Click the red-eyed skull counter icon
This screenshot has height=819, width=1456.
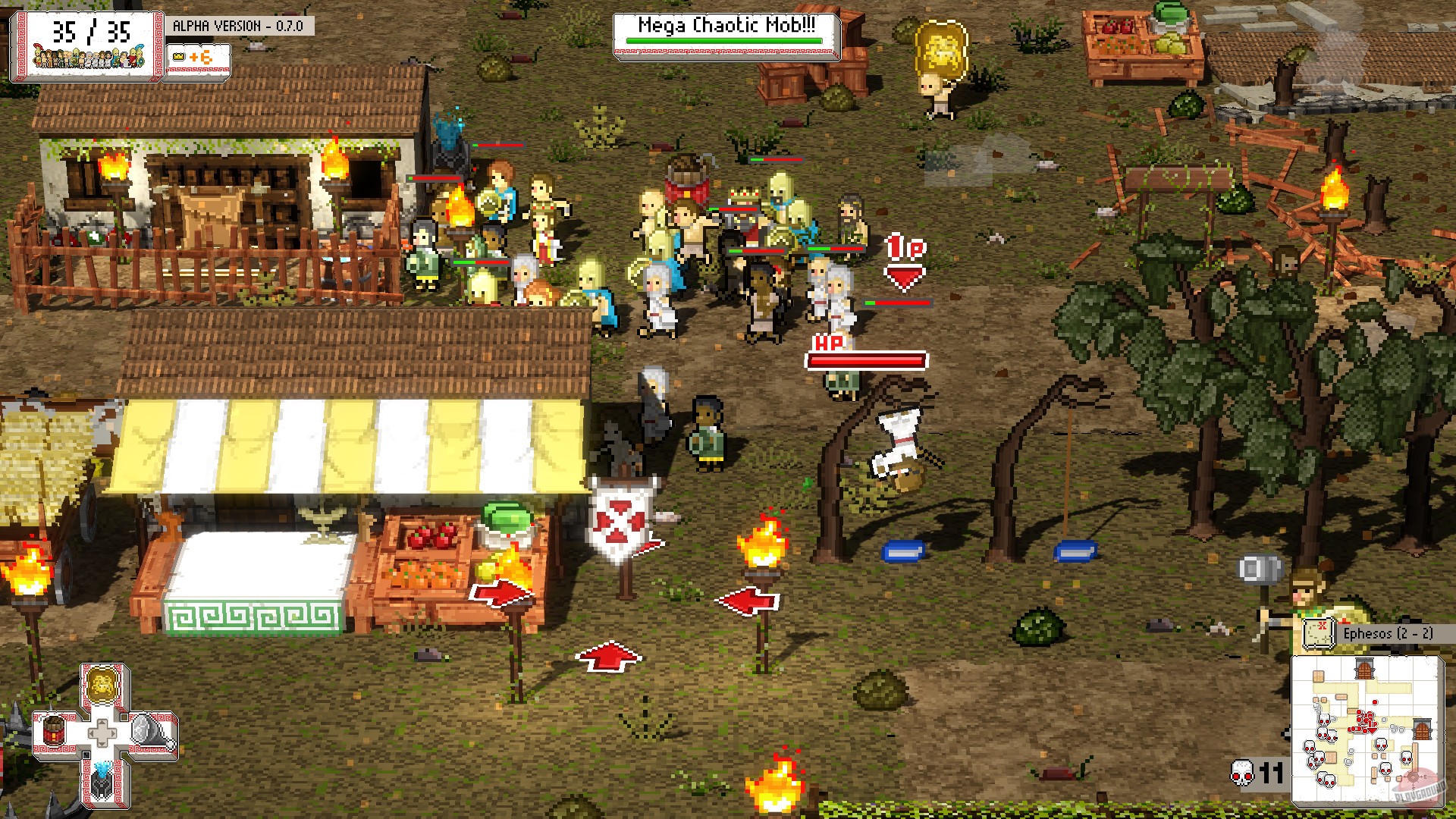click(1241, 773)
